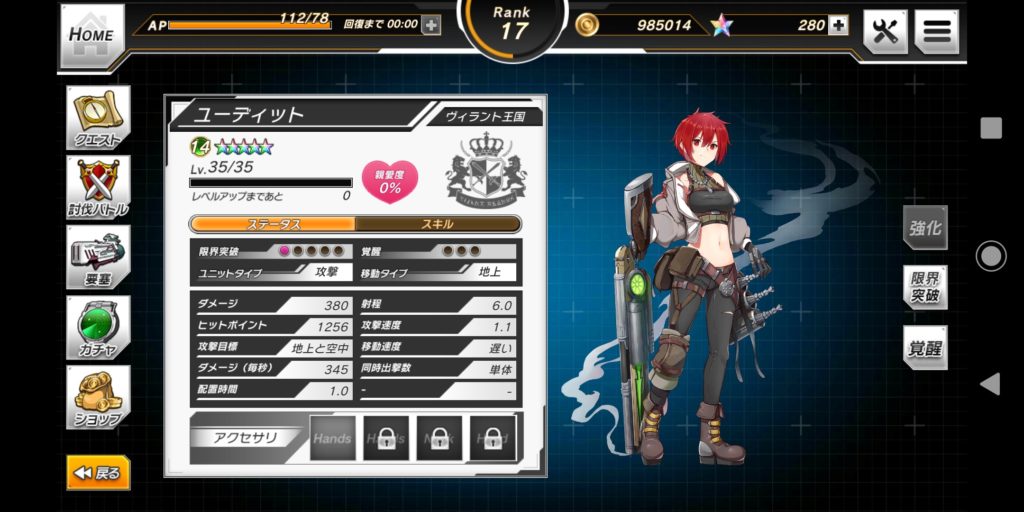
Task: Select the ステータス status tab
Action: pos(273,224)
